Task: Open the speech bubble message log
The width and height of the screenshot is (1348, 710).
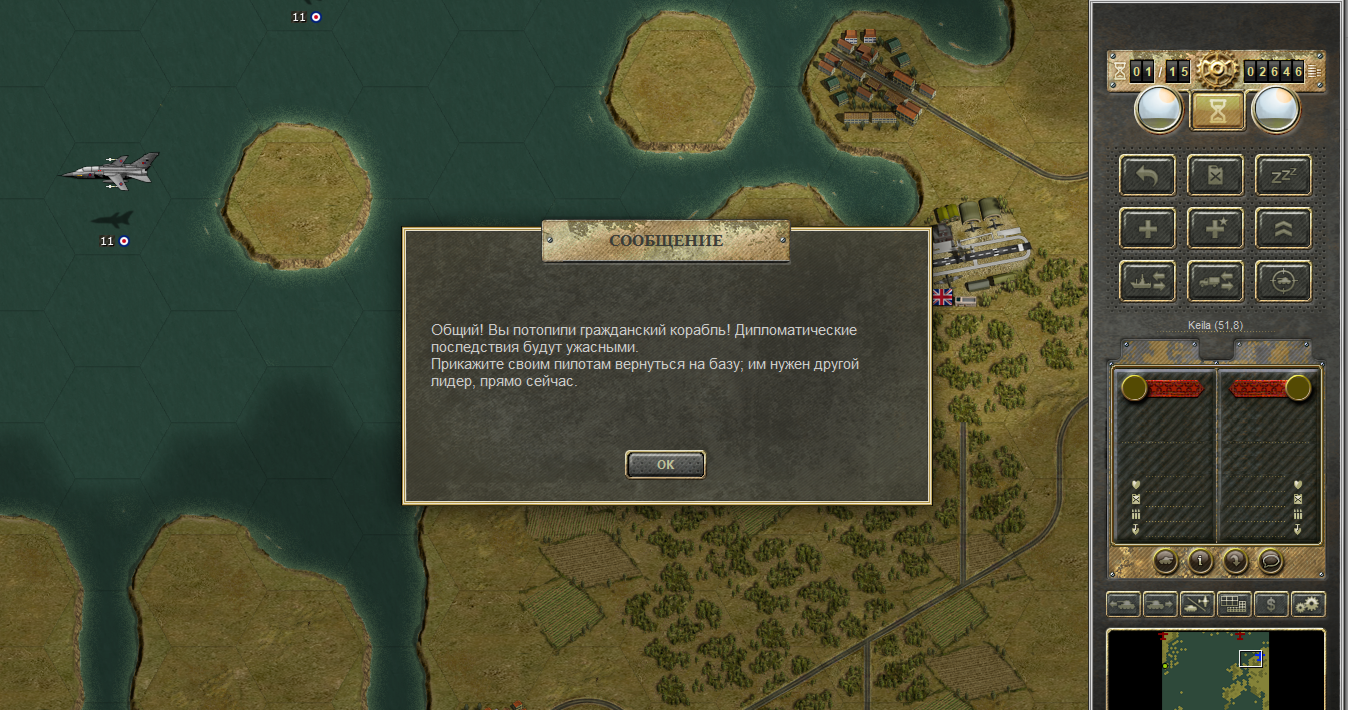Action: click(x=1270, y=561)
